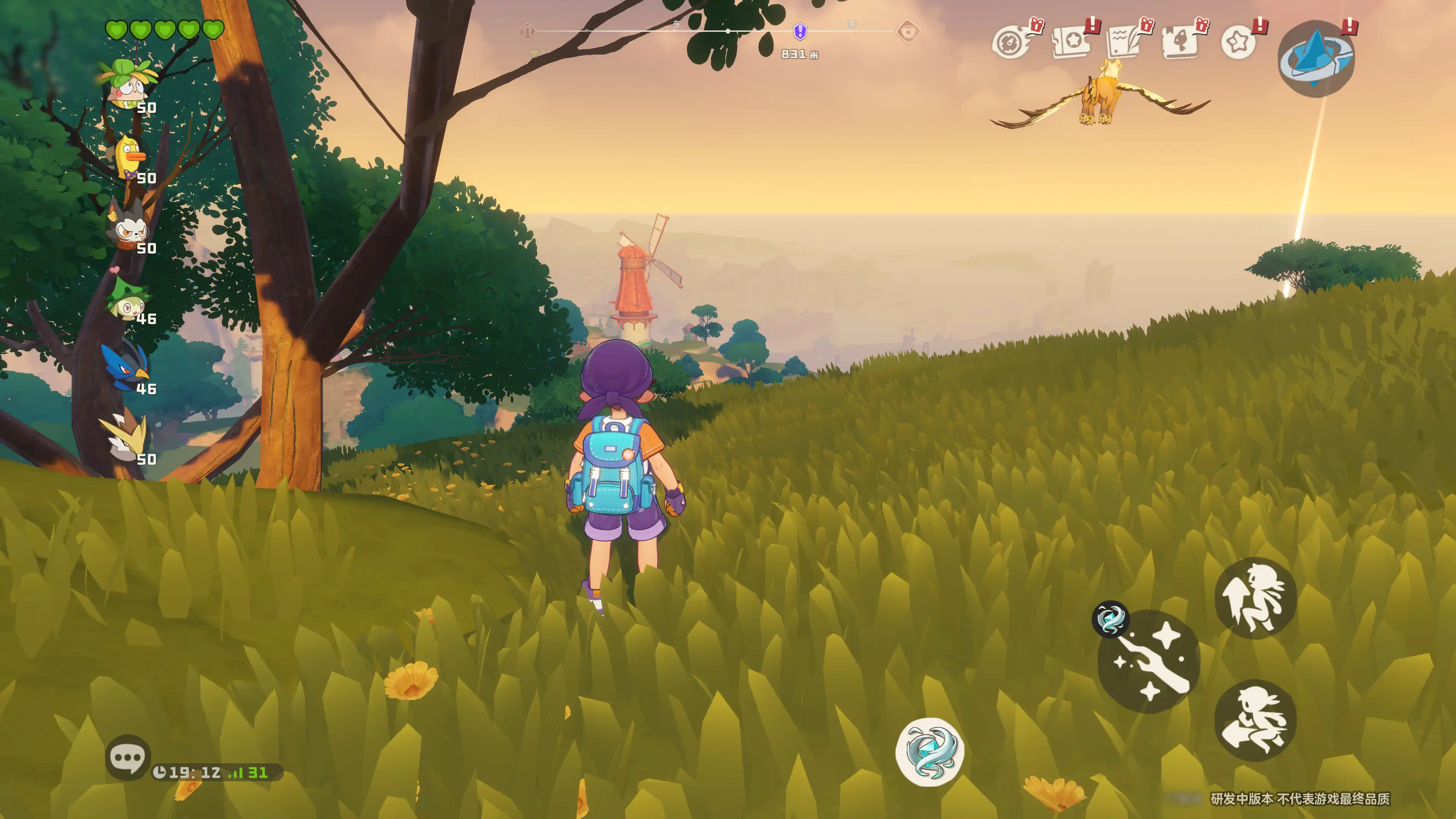This screenshot has width=1456, height=819.
Task: Activate the magic wand sparkle action
Action: point(1148,661)
